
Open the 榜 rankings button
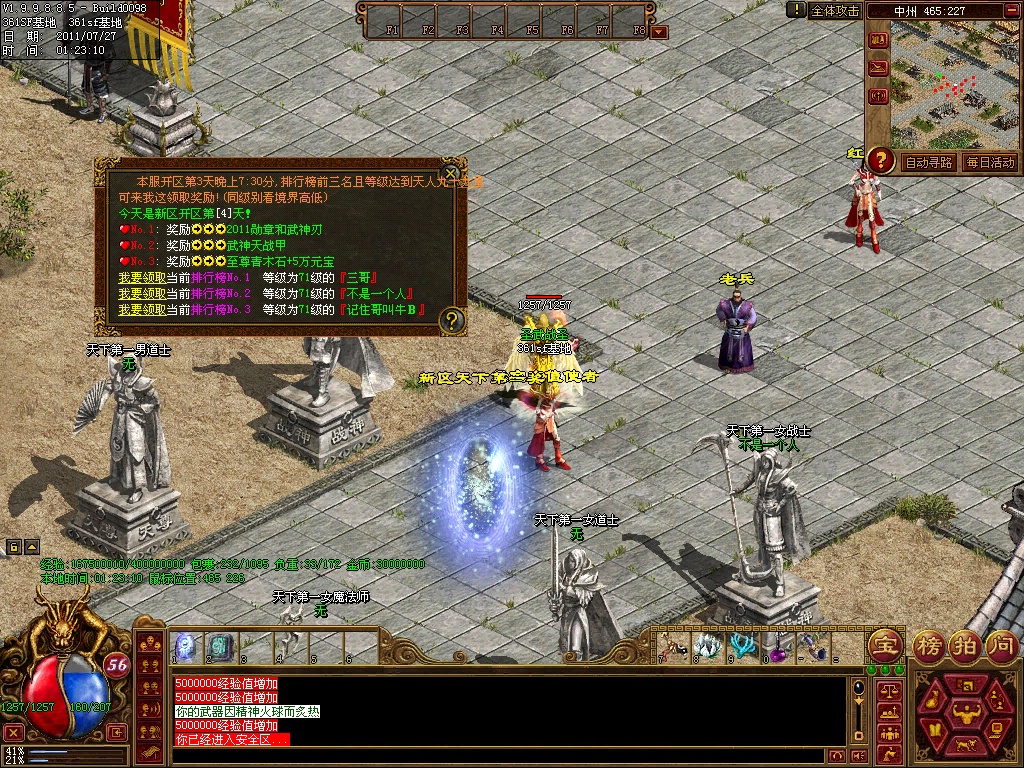(x=931, y=645)
